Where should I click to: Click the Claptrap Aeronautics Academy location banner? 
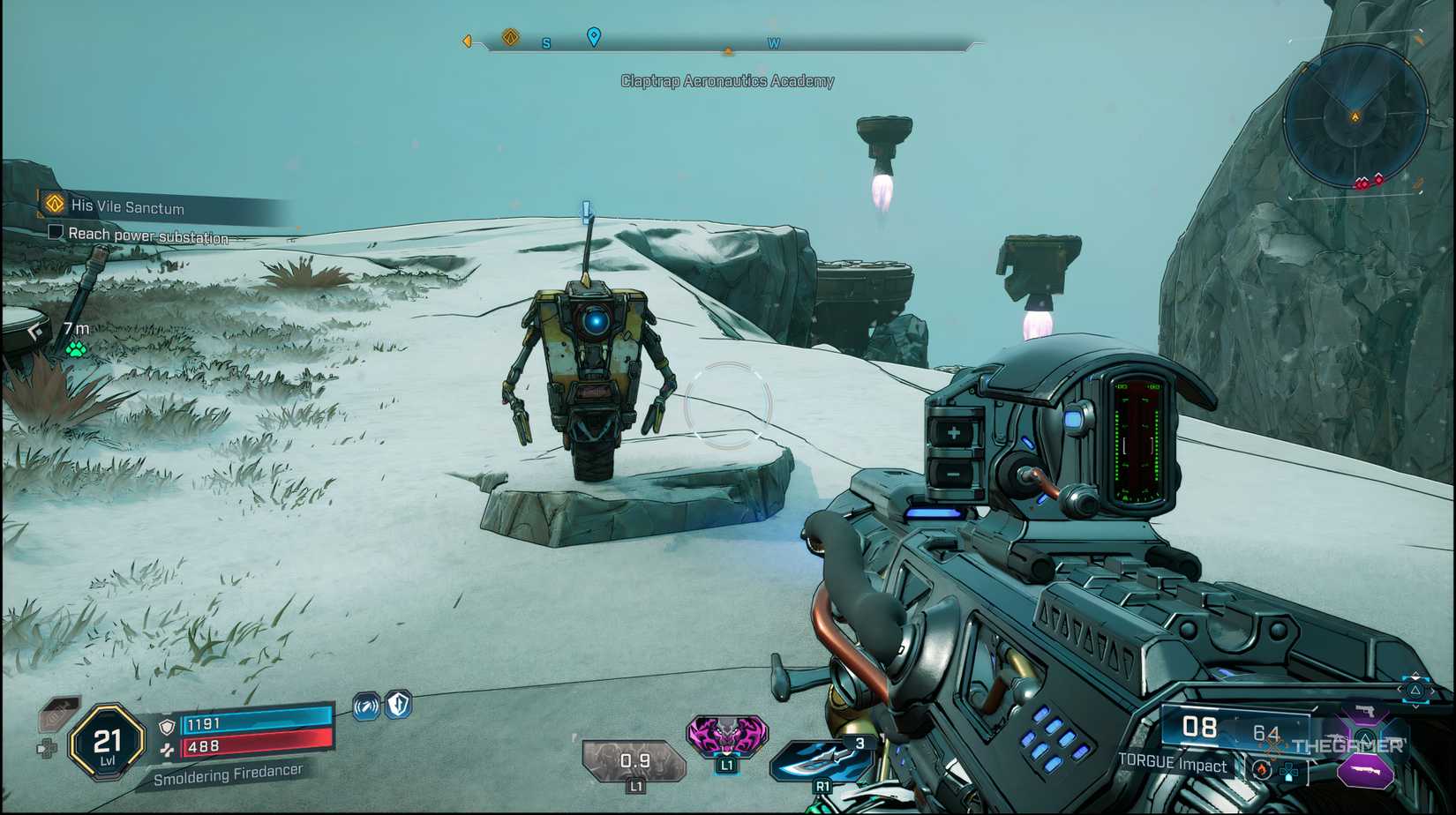click(729, 81)
